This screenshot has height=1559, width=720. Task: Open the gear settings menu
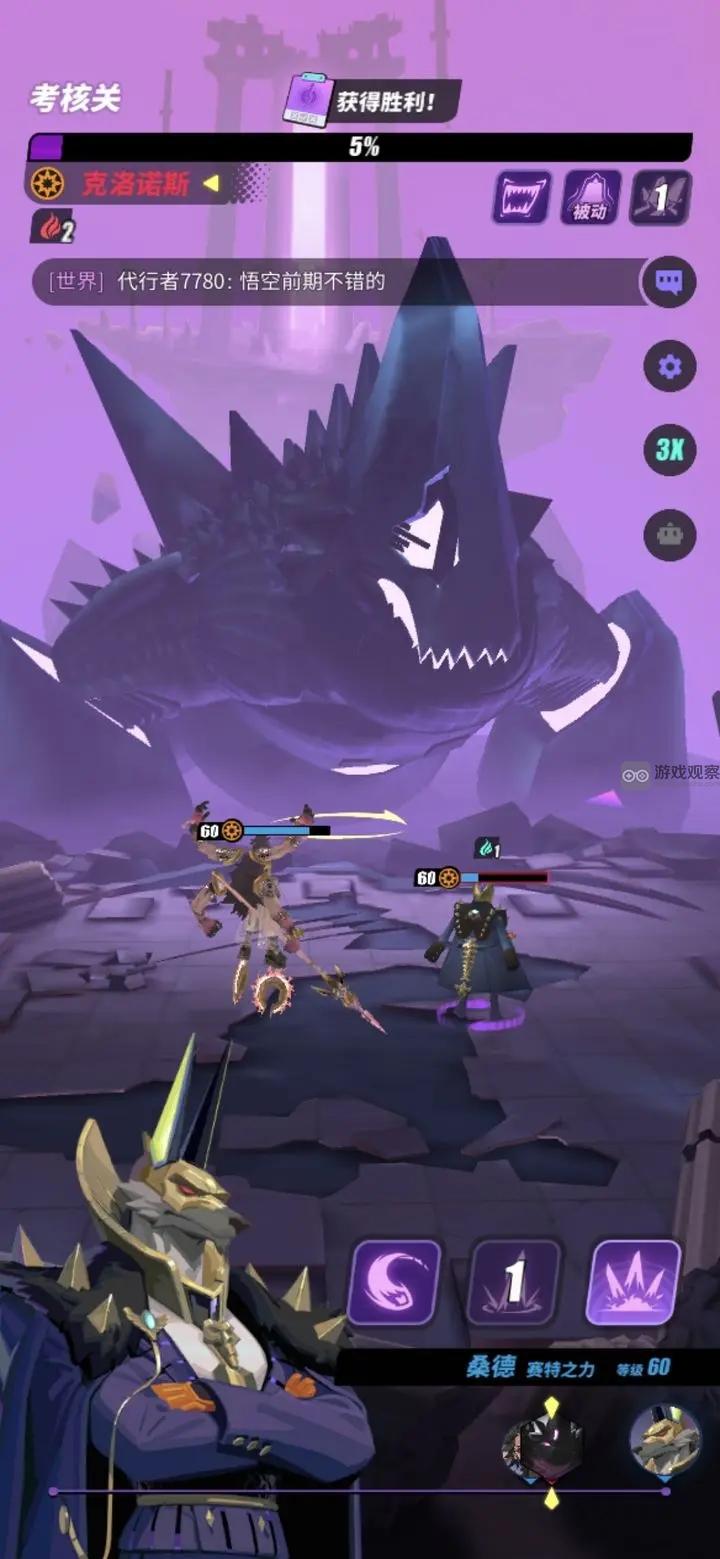click(x=668, y=367)
